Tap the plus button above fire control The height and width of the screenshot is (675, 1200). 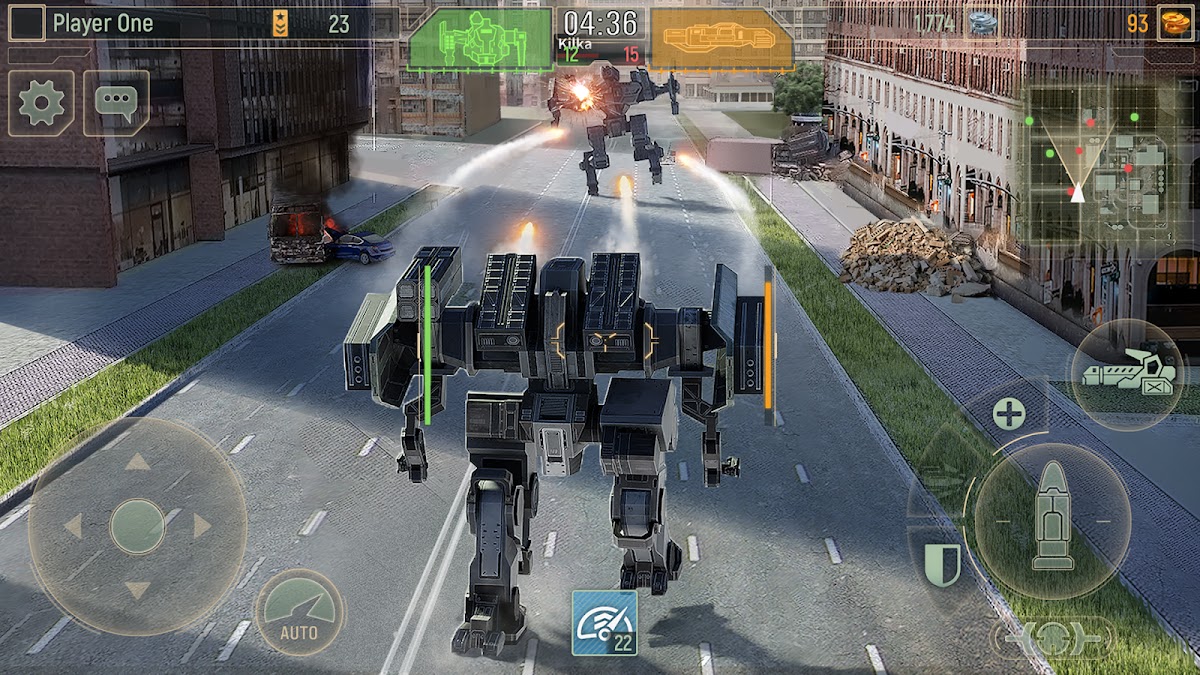tap(1009, 413)
